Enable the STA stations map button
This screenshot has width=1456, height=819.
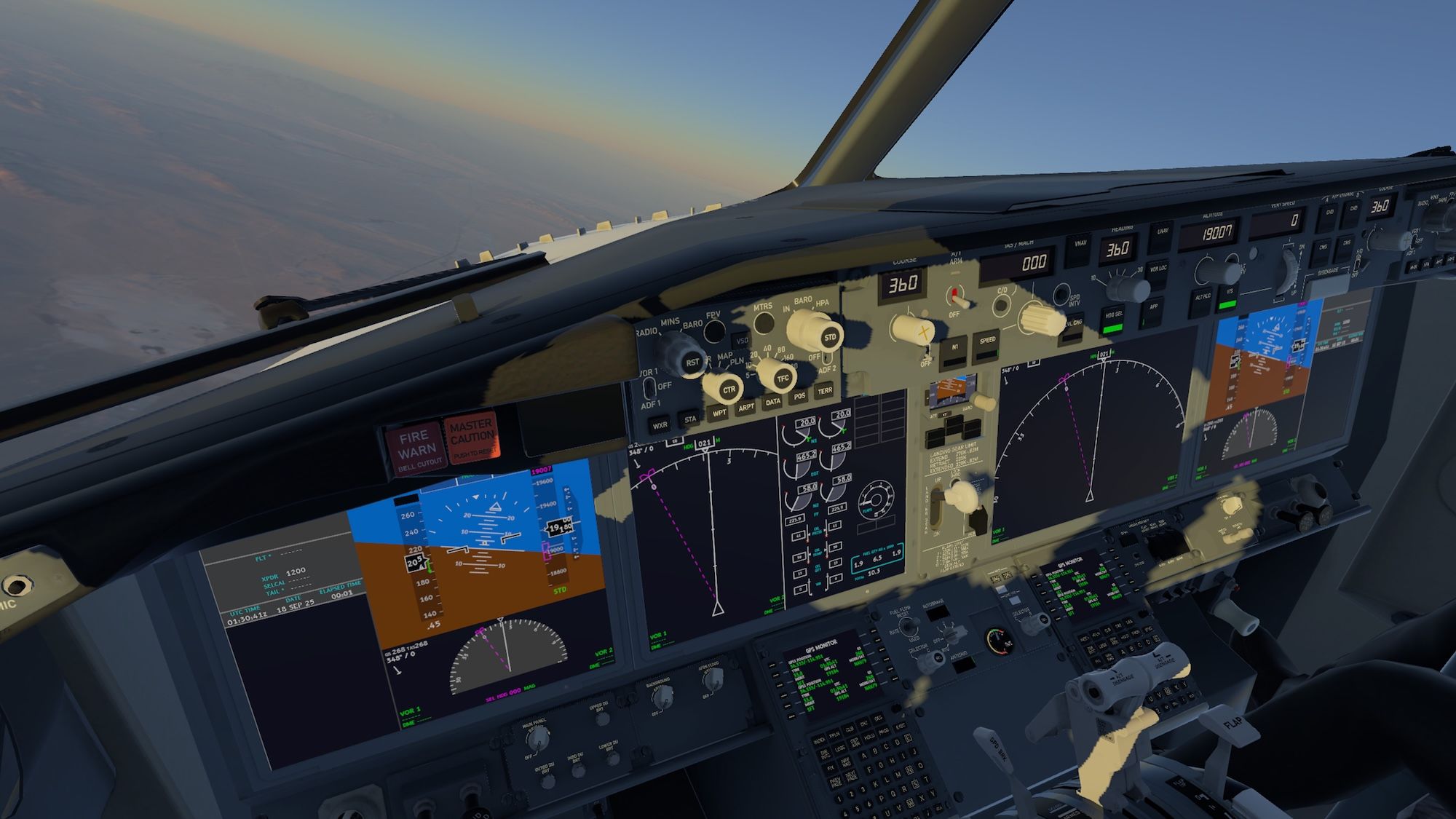pos(690,419)
